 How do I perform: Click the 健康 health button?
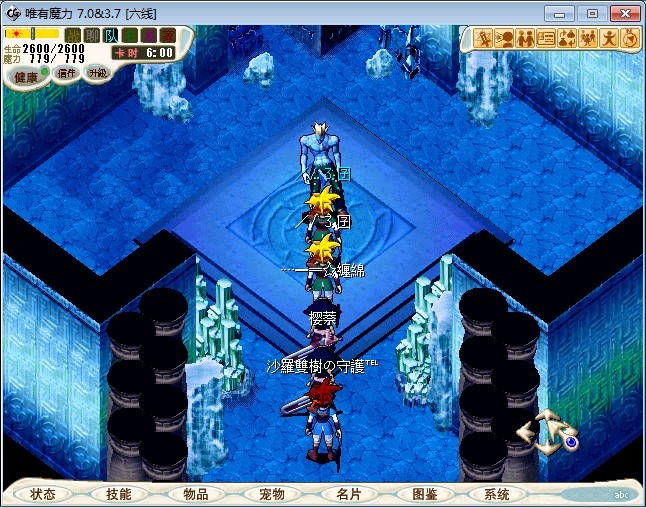27,77
